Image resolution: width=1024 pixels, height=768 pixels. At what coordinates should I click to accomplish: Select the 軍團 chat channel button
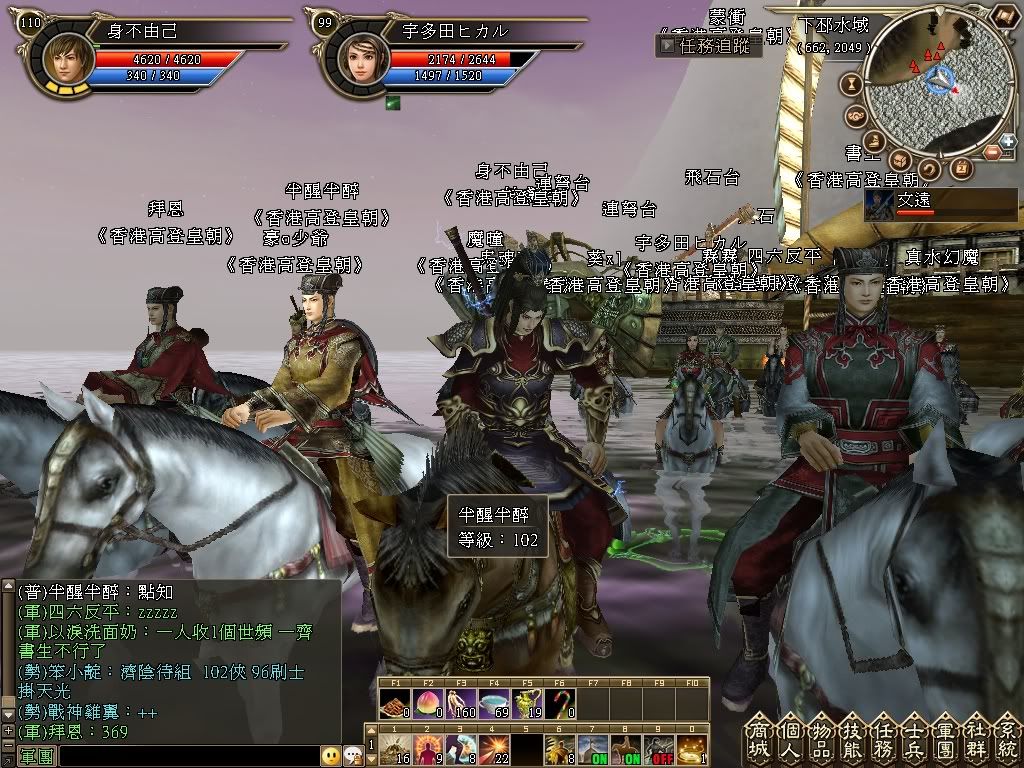(x=37, y=756)
